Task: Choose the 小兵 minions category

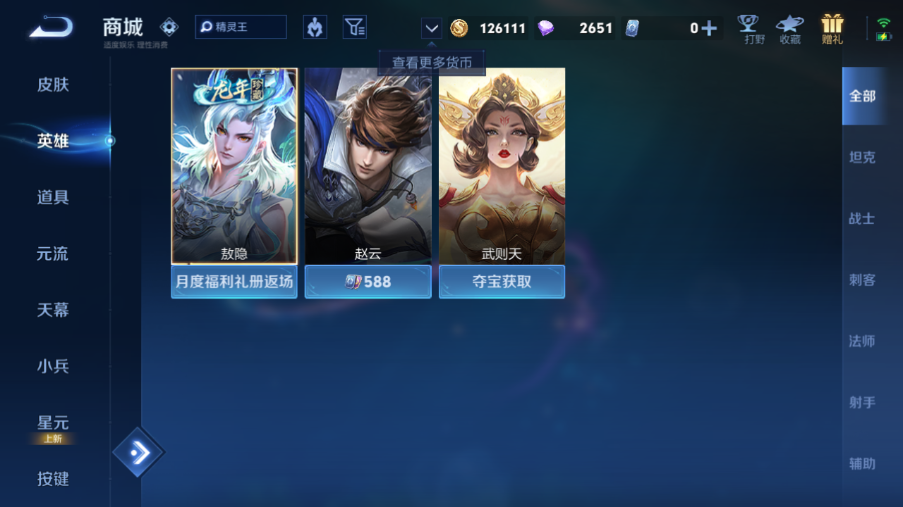Action: click(x=53, y=366)
